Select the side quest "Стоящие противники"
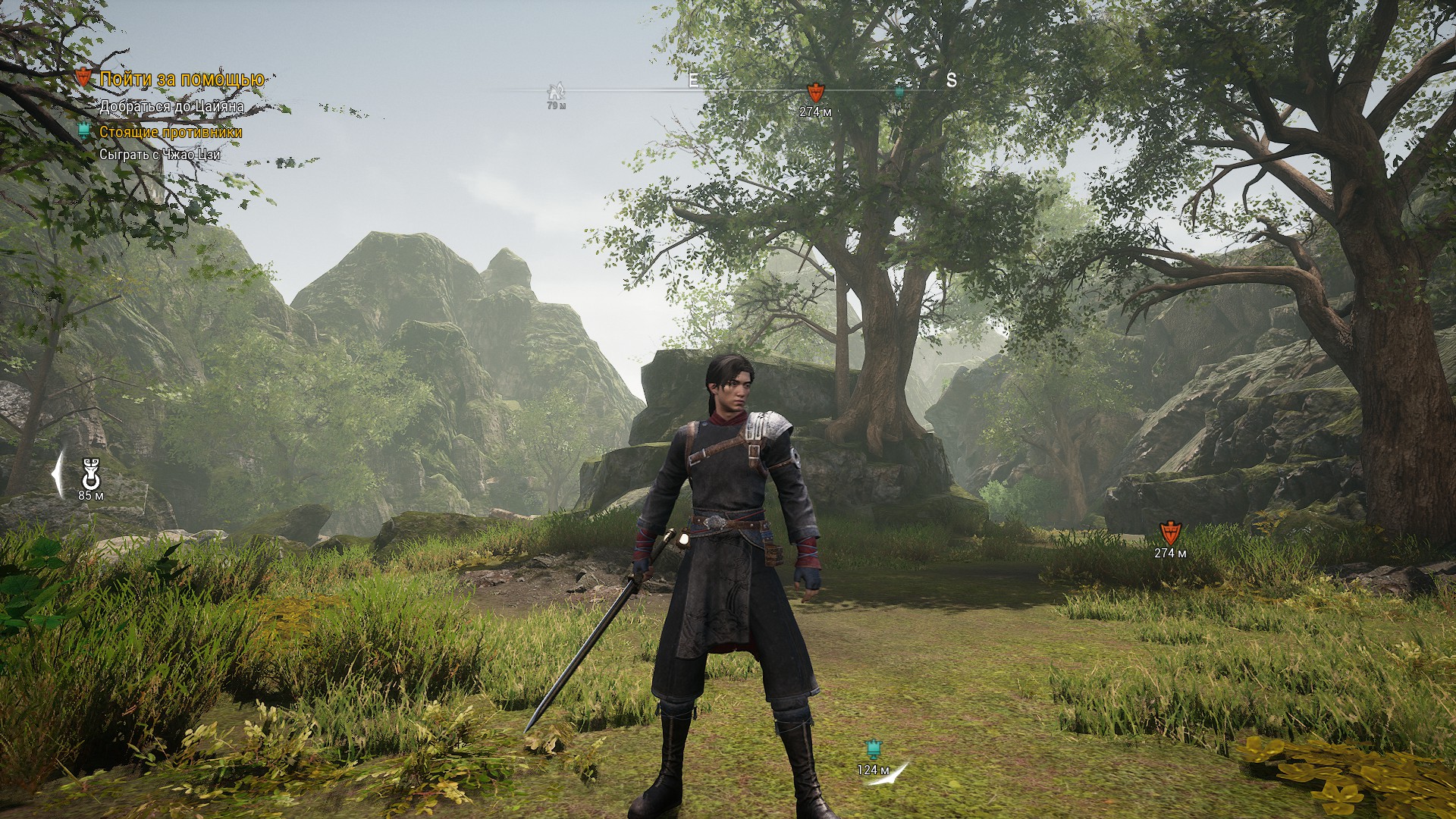Viewport: 1456px width, 819px height. click(x=171, y=132)
